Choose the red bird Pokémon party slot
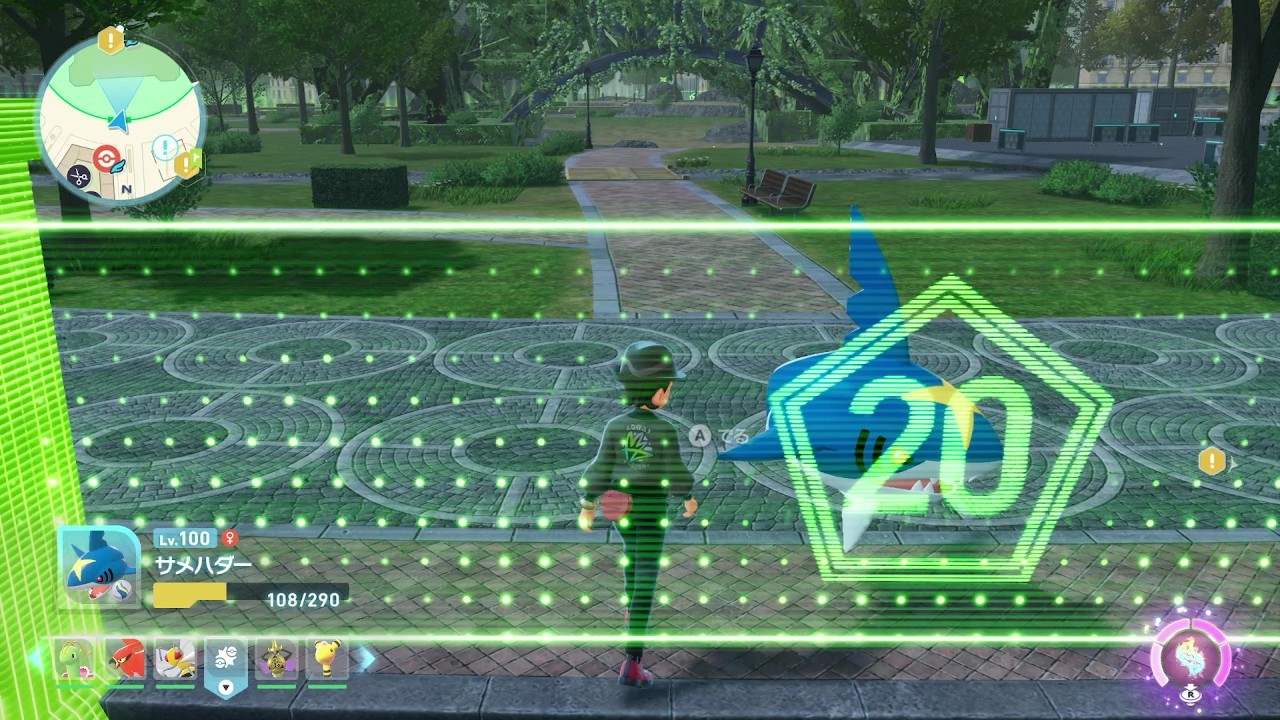 [x=126, y=659]
